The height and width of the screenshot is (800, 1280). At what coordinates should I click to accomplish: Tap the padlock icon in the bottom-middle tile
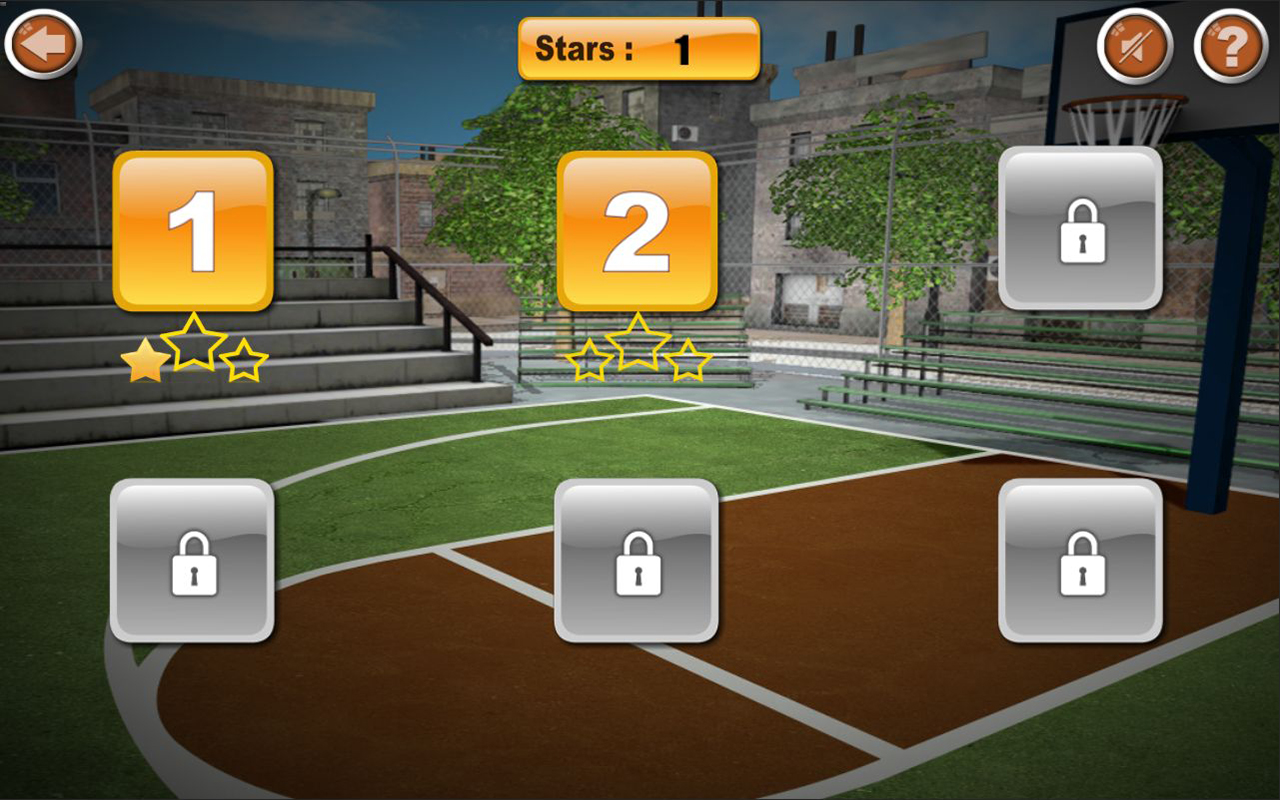click(638, 562)
